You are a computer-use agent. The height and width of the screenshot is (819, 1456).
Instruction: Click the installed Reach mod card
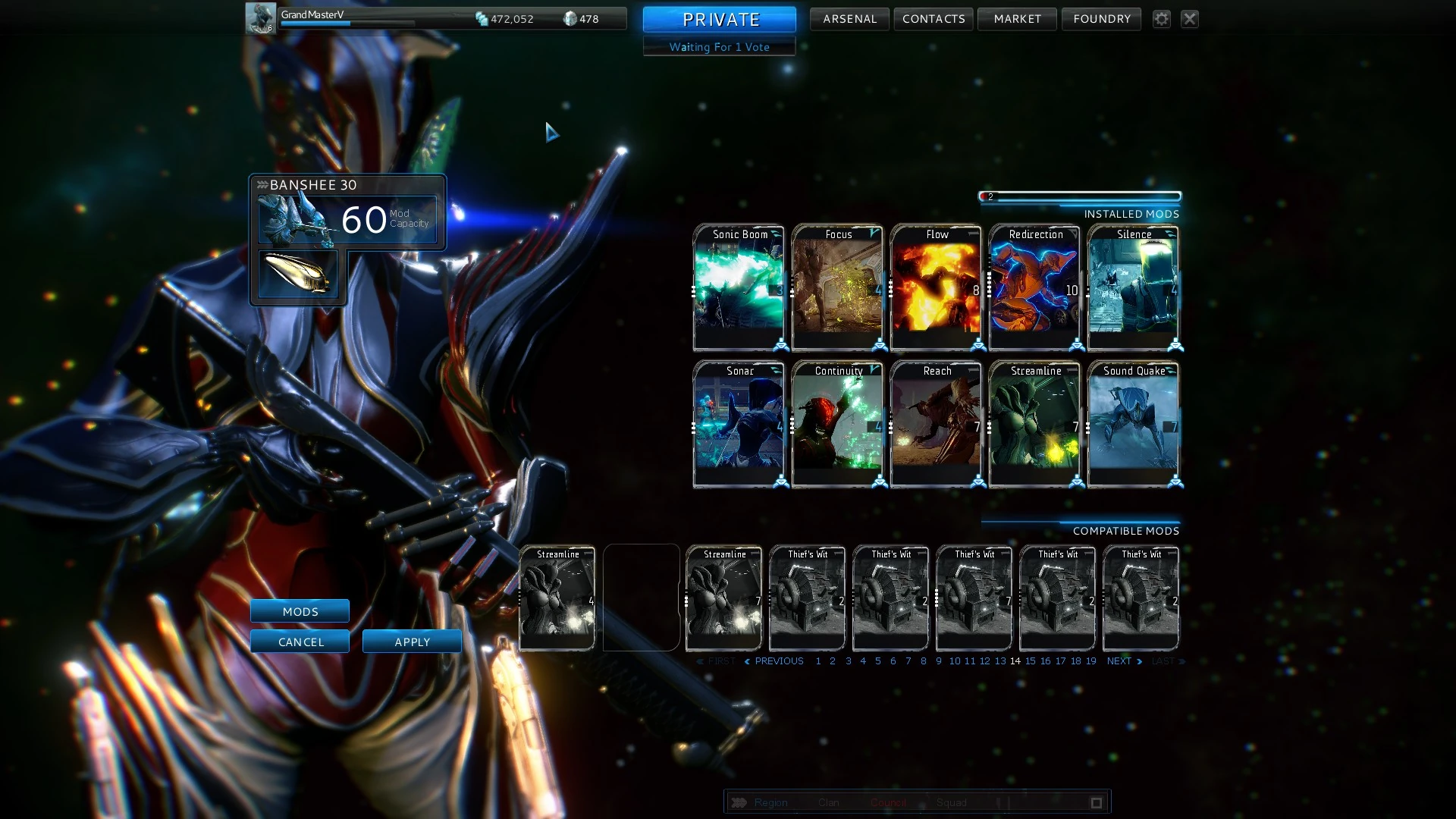click(937, 425)
